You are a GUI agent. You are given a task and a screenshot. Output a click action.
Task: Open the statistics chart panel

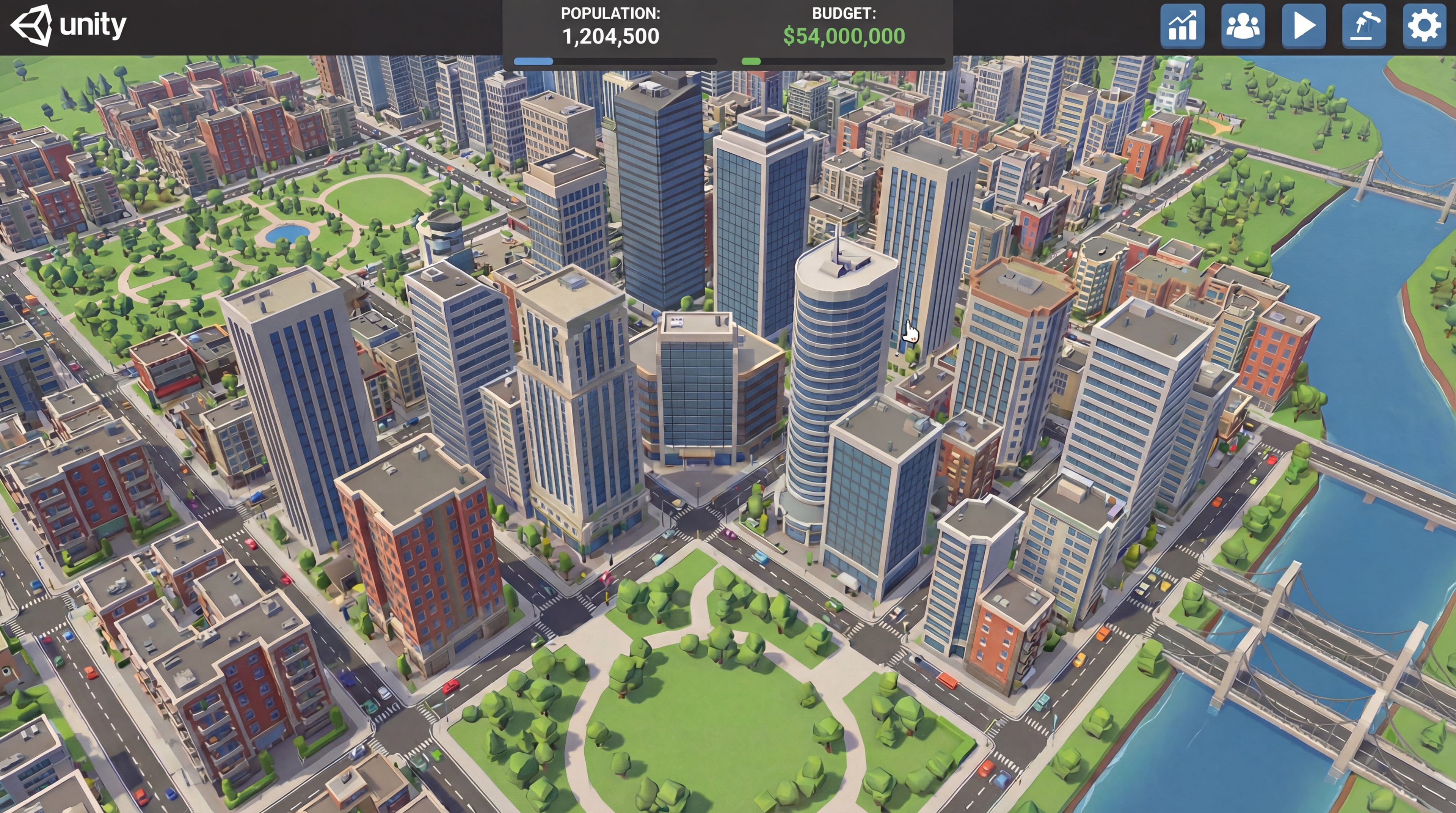click(x=1182, y=26)
